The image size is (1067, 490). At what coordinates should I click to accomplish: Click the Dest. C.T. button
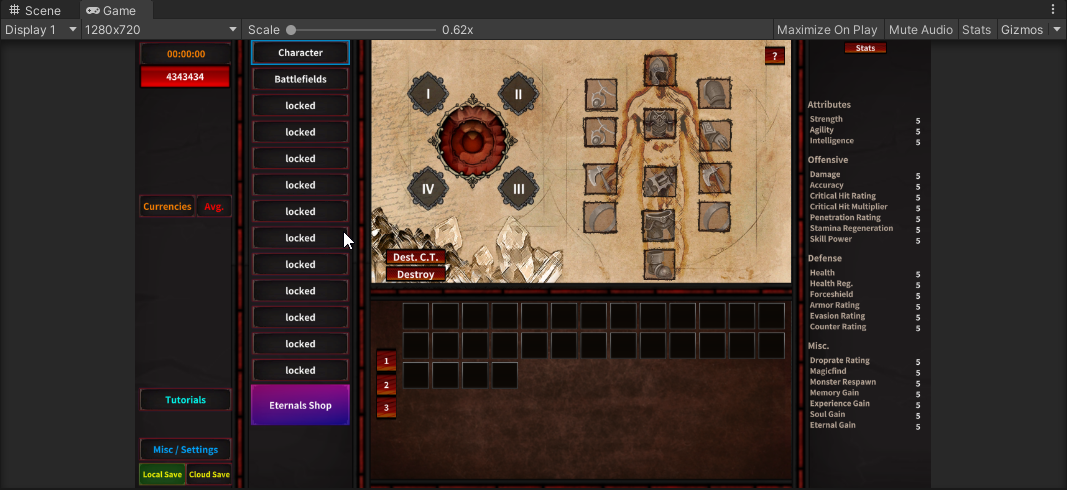pos(416,257)
